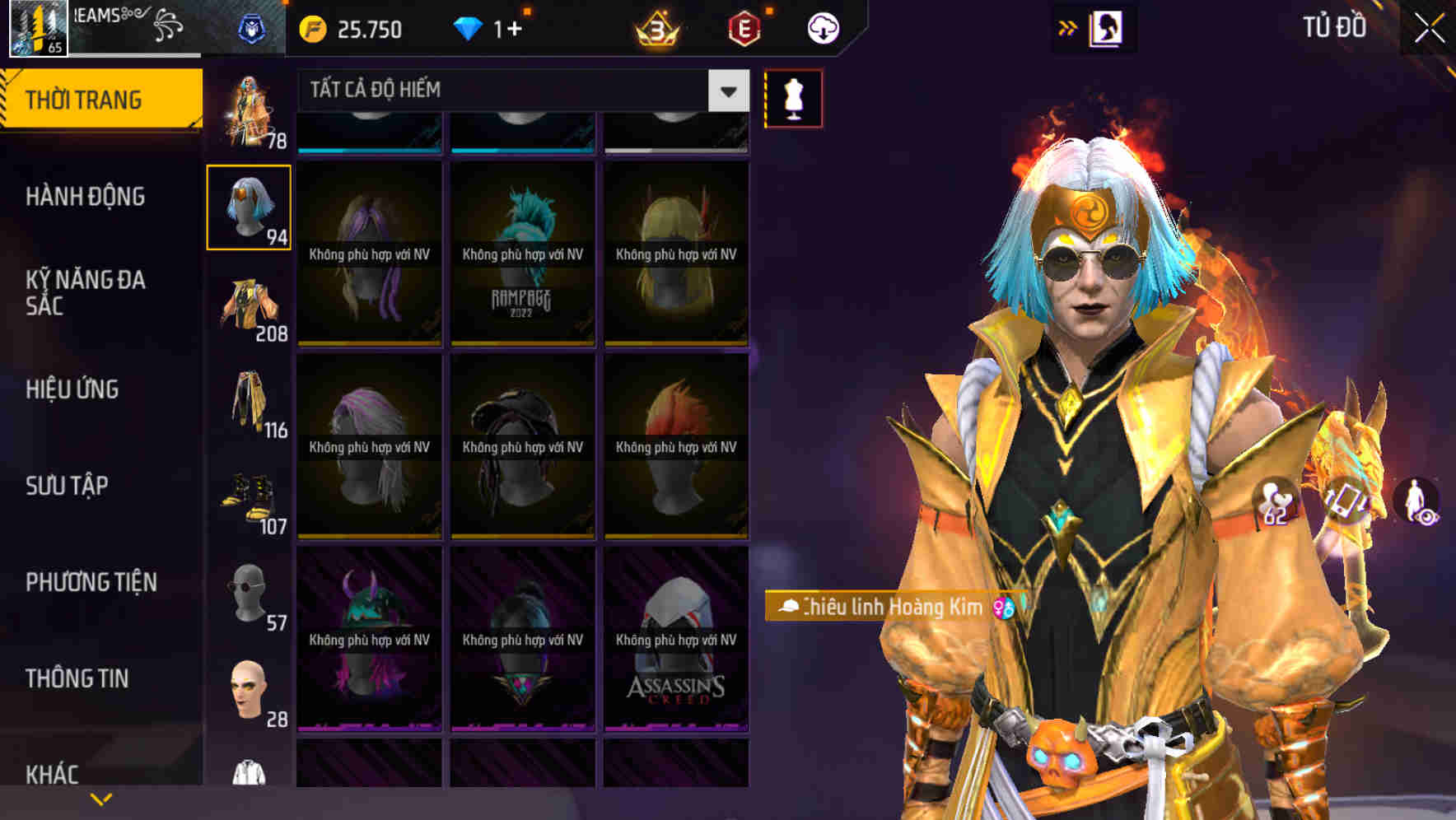Select the golden jacket category icon

(x=247, y=305)
